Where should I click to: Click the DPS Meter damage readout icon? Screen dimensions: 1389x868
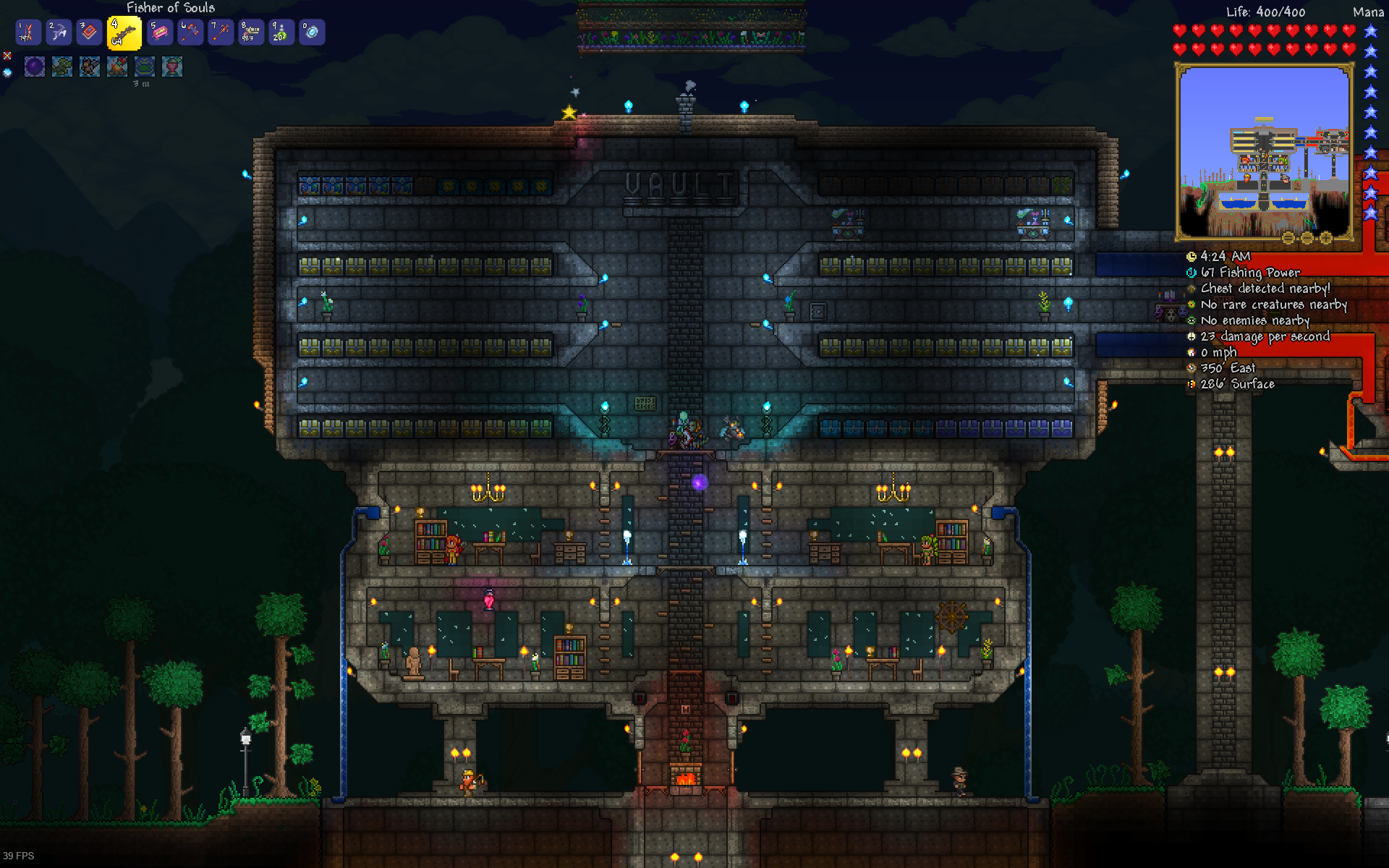coord(1193,336)
